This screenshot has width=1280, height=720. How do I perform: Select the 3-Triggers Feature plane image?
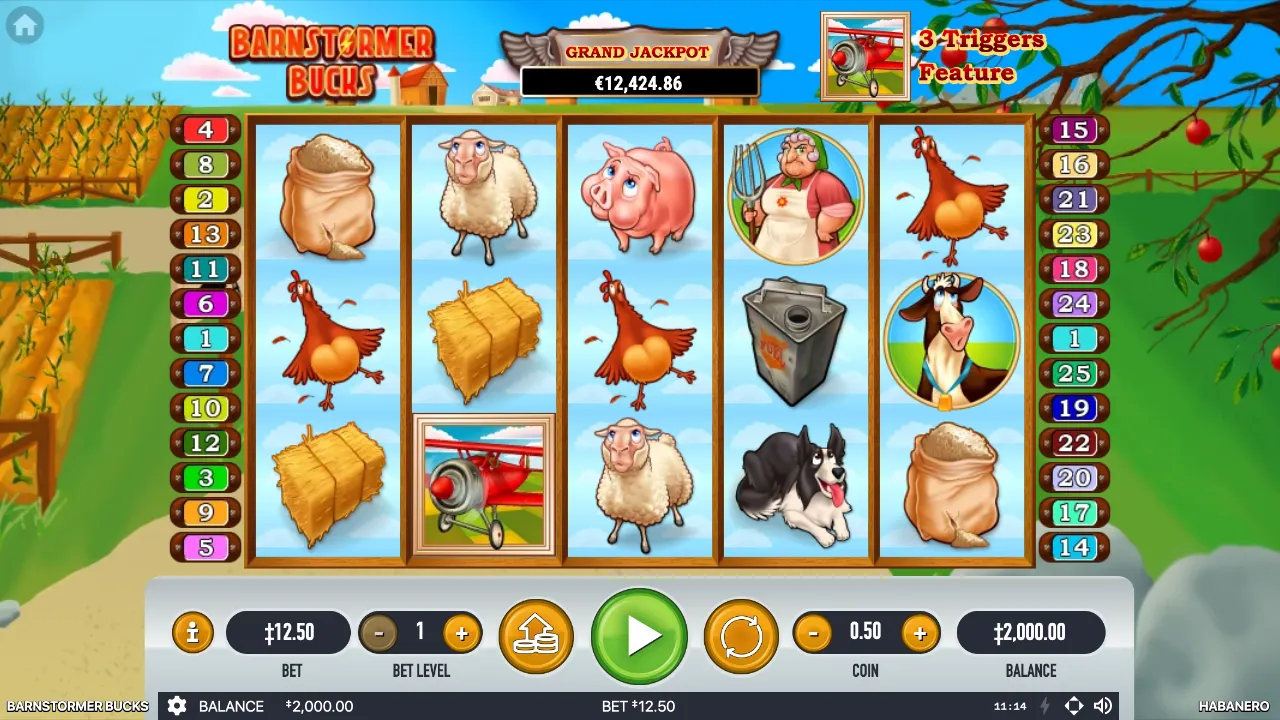point(864,55)
